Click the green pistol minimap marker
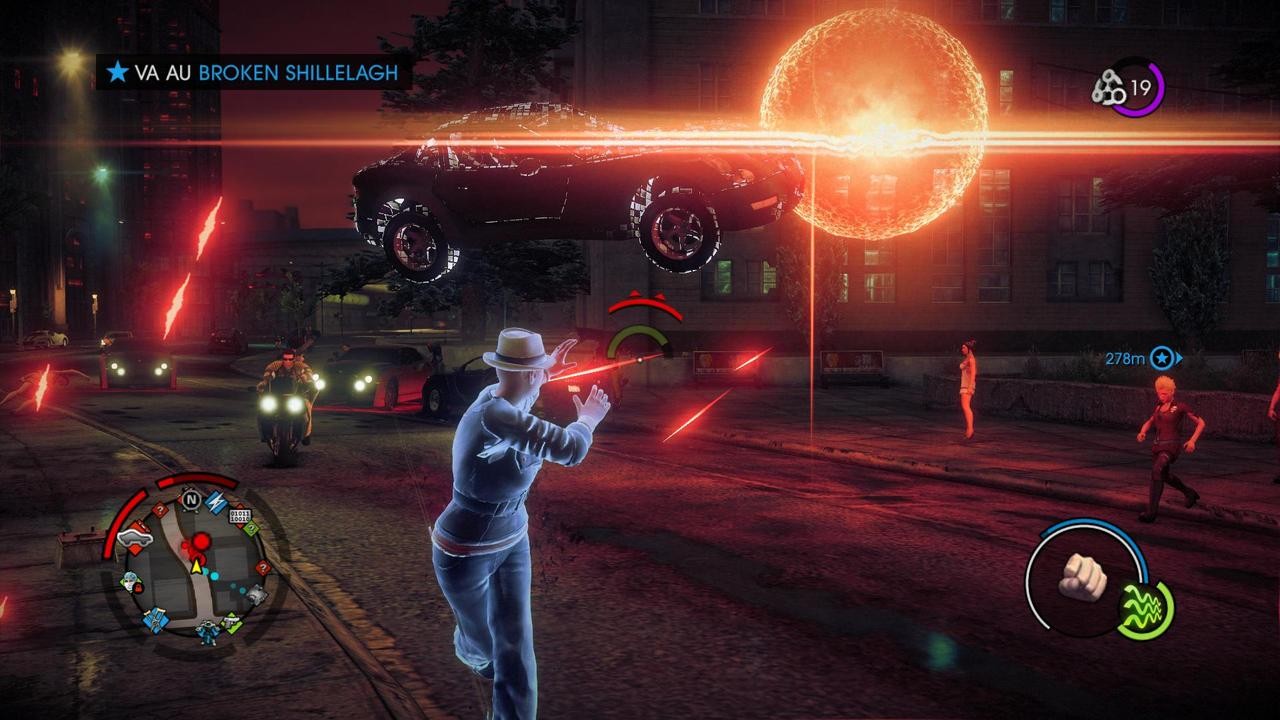 232,621
